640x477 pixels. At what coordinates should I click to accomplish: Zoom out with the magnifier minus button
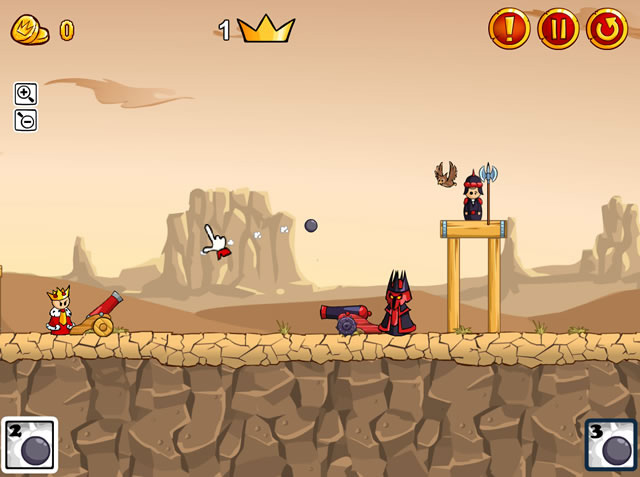tap(26, 120)
